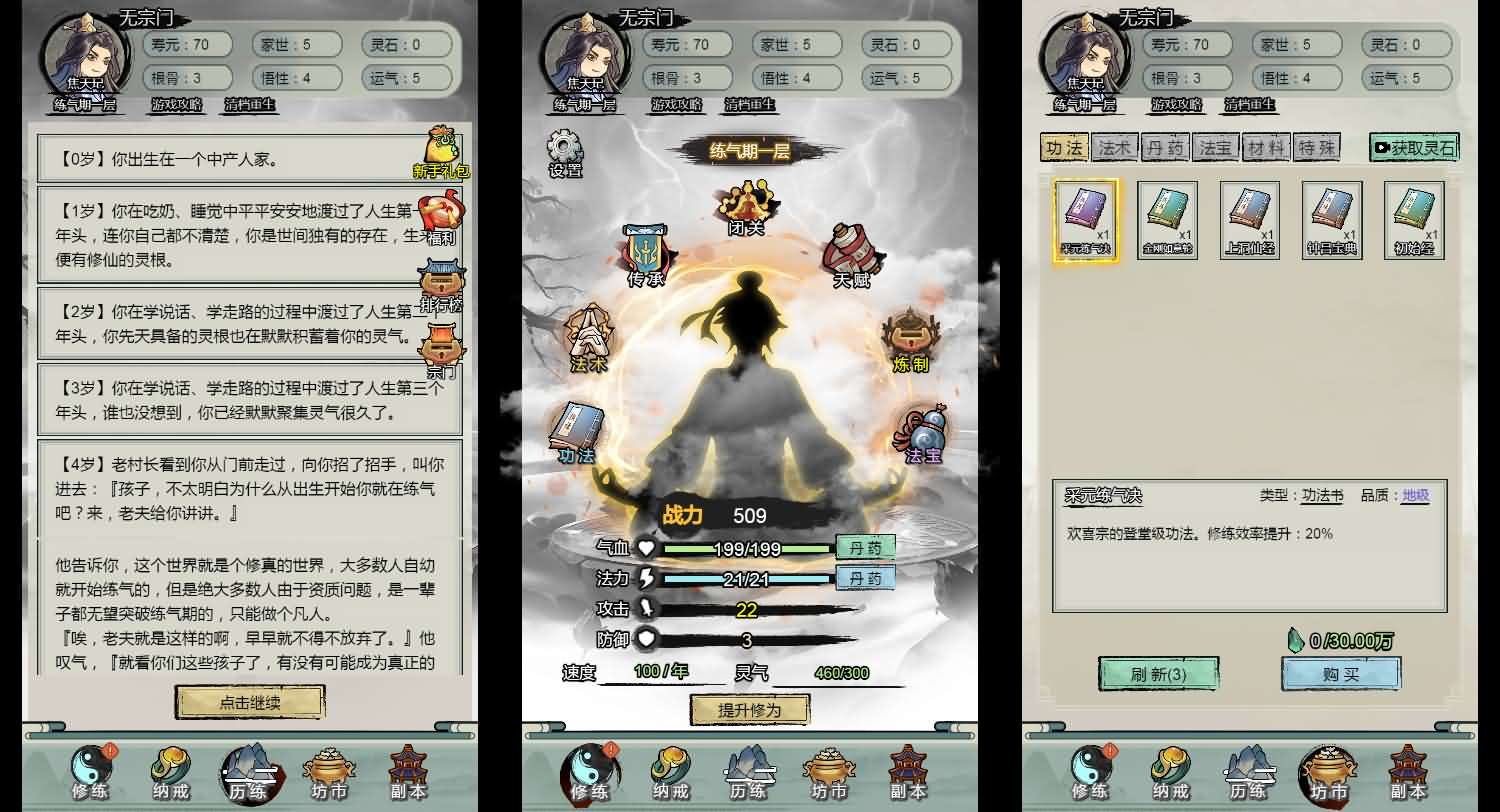Open the 福利 welfare icon
This screenshot has height=812, width=1500.
[x=442, y=211]
